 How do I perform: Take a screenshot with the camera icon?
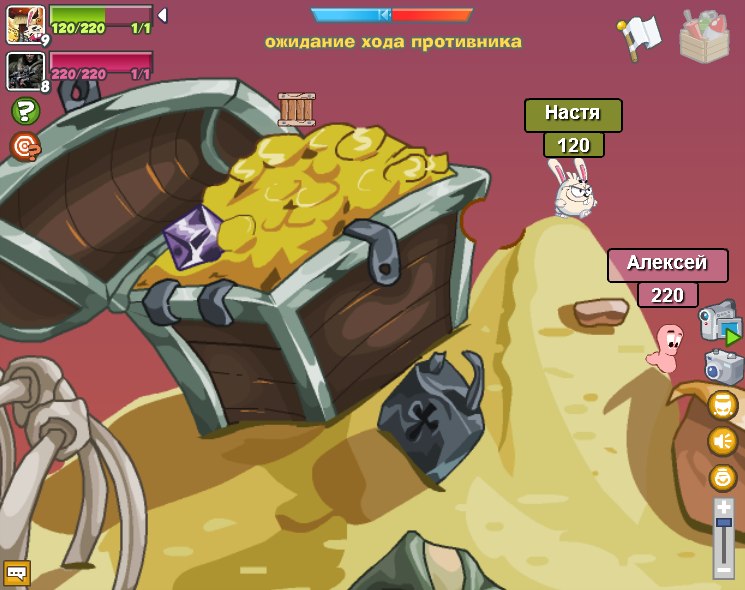point(724,367)
